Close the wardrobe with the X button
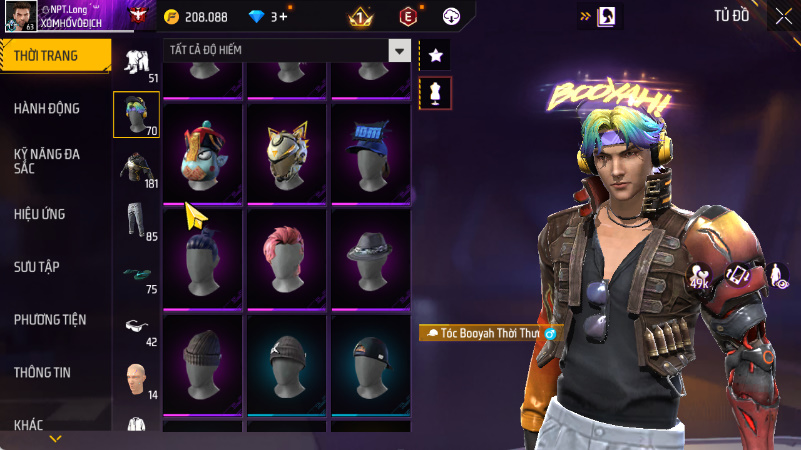Image resolution: width=801 pixels, height=450 pixels. click(x=783, y=15)
